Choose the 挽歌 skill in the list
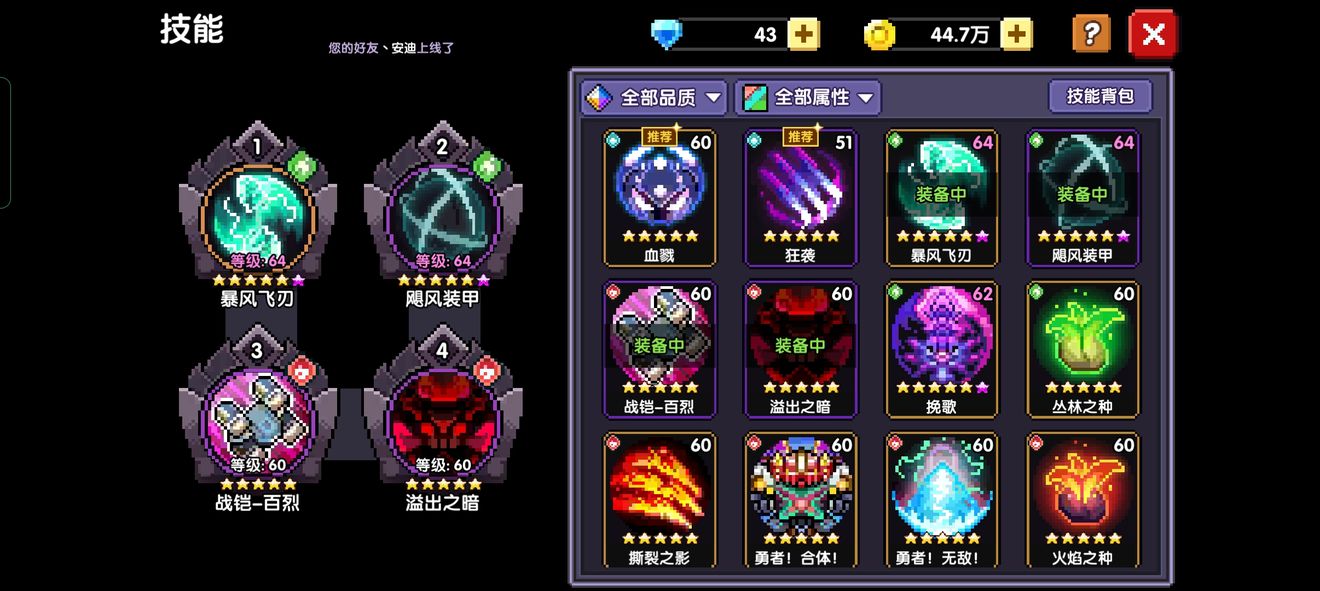This screenshot has width=1320, height=591. (x=942, y=347)
